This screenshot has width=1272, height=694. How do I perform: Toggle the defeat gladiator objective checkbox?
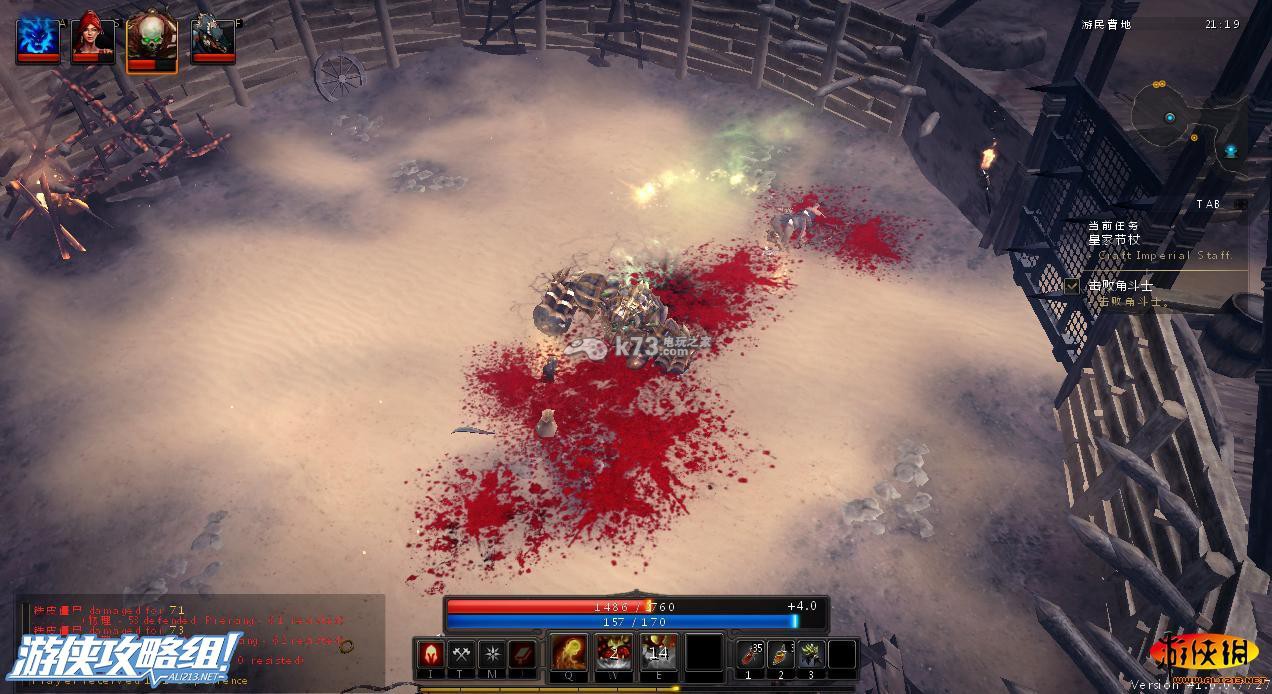coord(1072,286)
